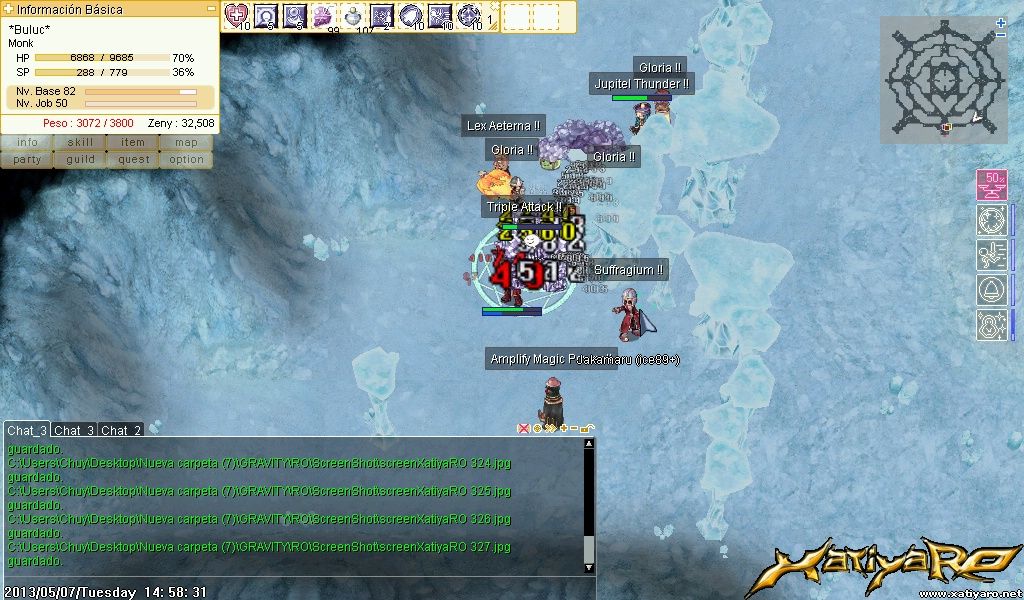The width and height of the screenshot is (1024, 600).
Task: Open the guild window
Action: 80,159
